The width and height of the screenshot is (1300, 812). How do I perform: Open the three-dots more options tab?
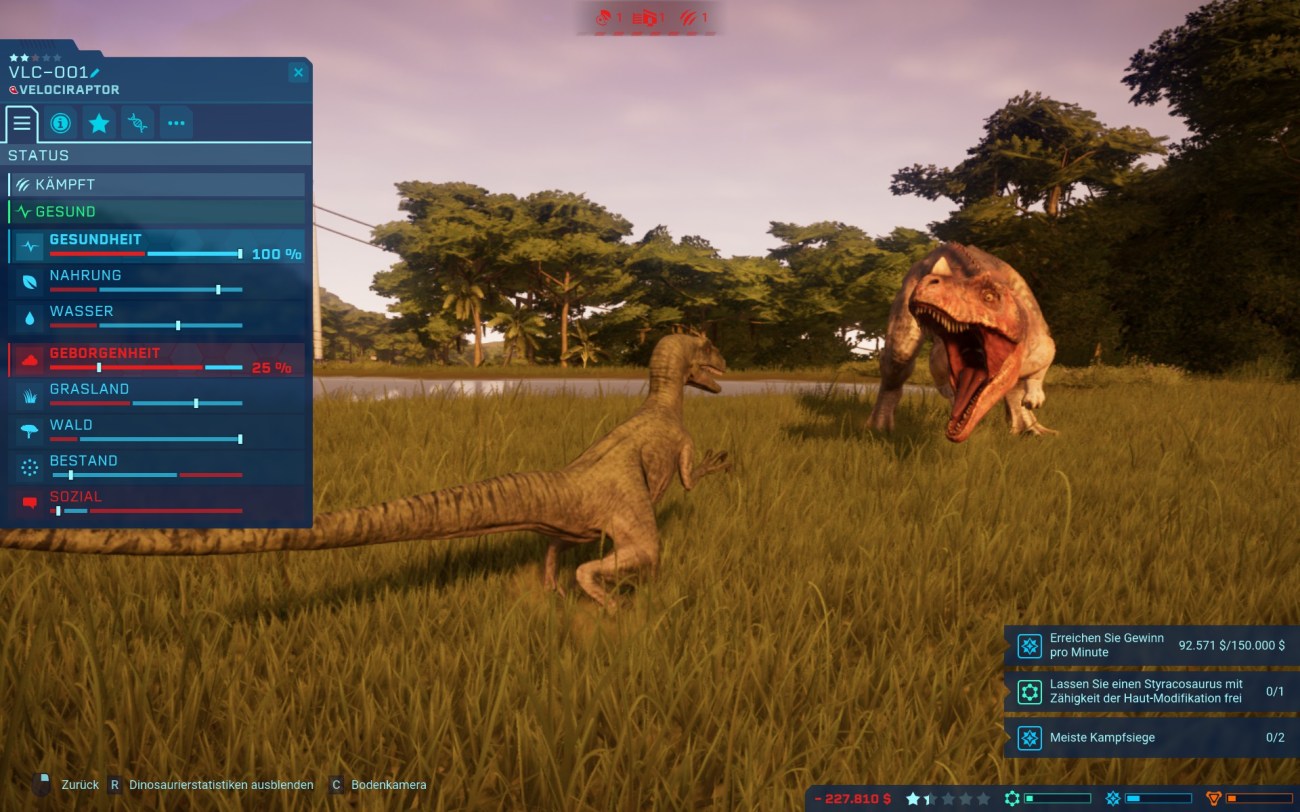tap(176, 123)
